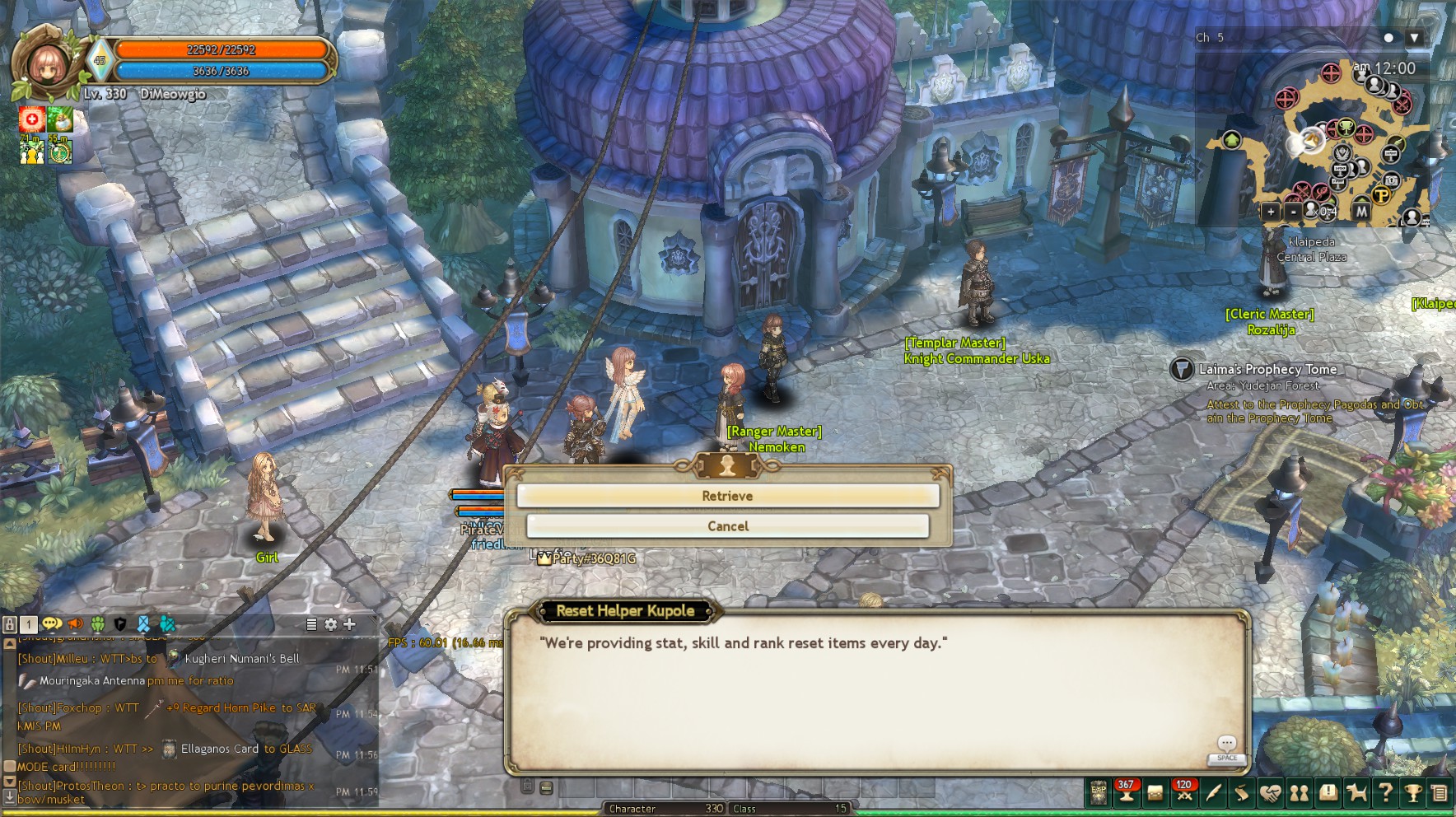Select Cancel in the dialogue choices
The height and width of the screenshot is (817, 1456).
tap(727, 526)
